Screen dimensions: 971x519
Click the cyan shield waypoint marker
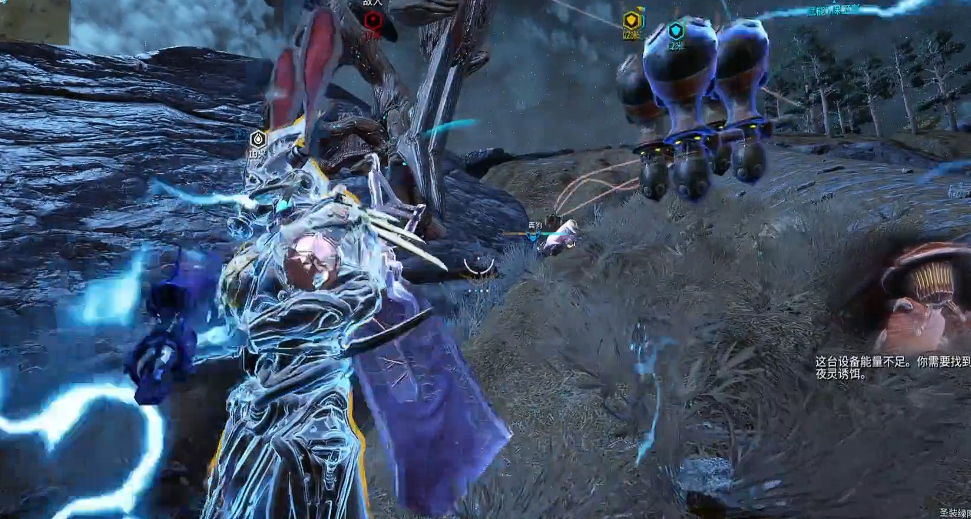(x=676, y=30)
